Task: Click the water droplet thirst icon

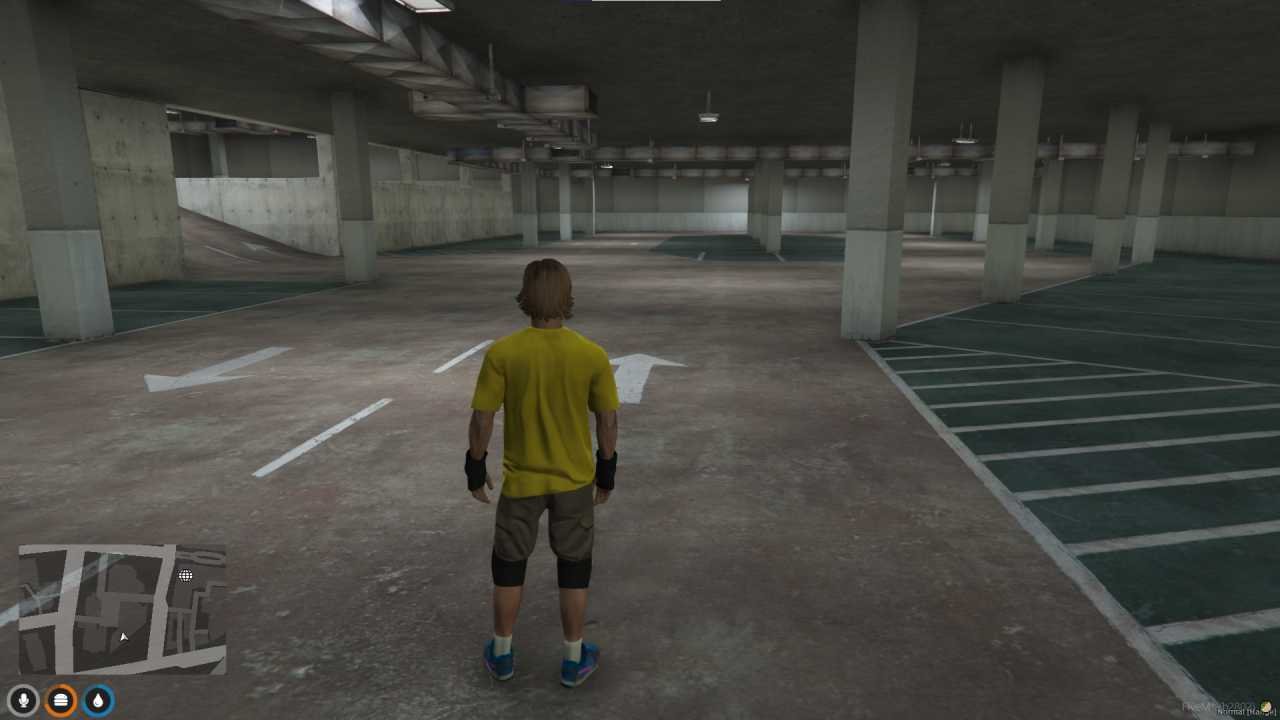Action: point(98,700)
